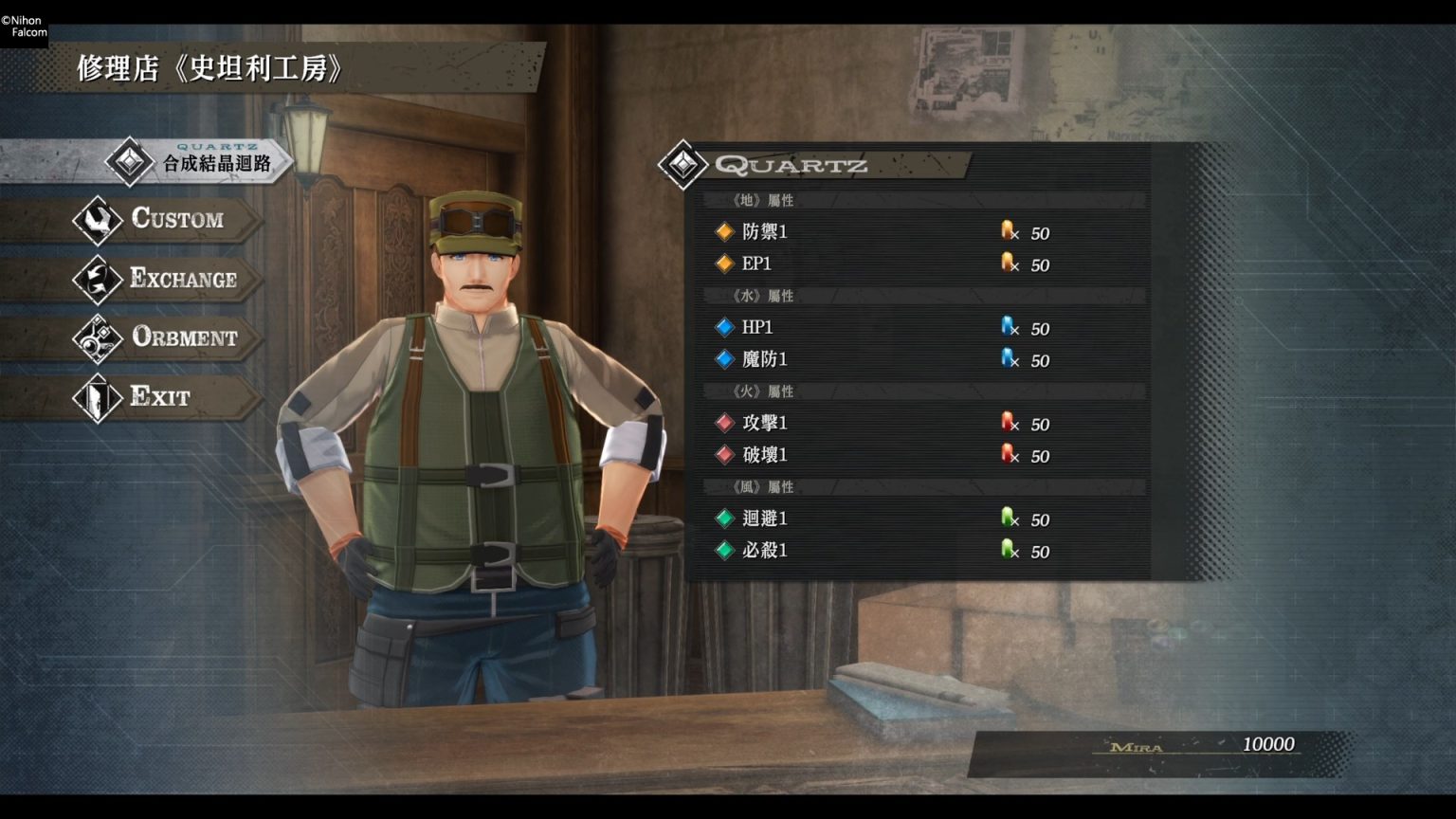
Task: Select the HP1 quartz row
Action: (x=882, y=328)
